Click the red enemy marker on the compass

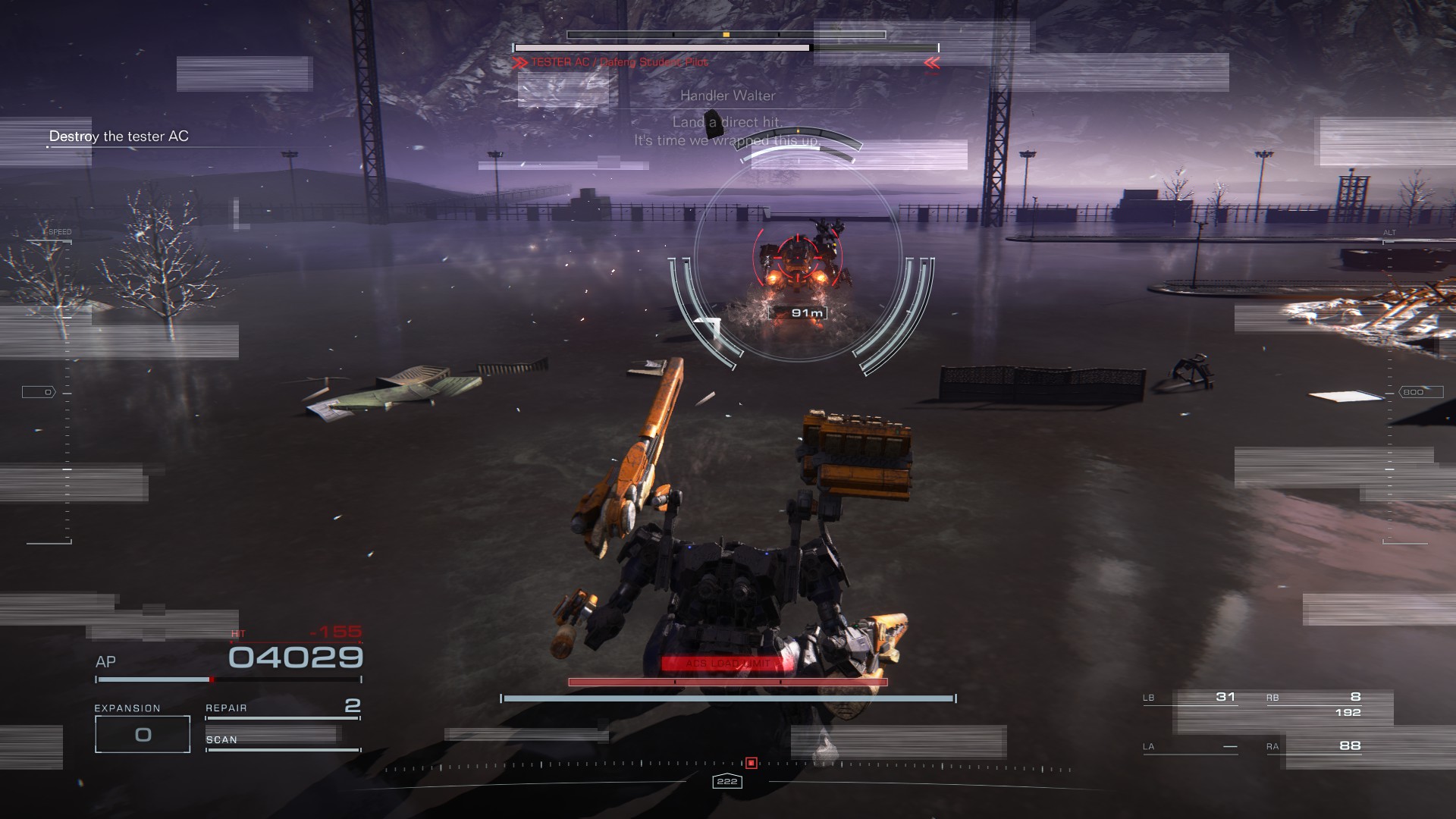(x=751, y=763)
